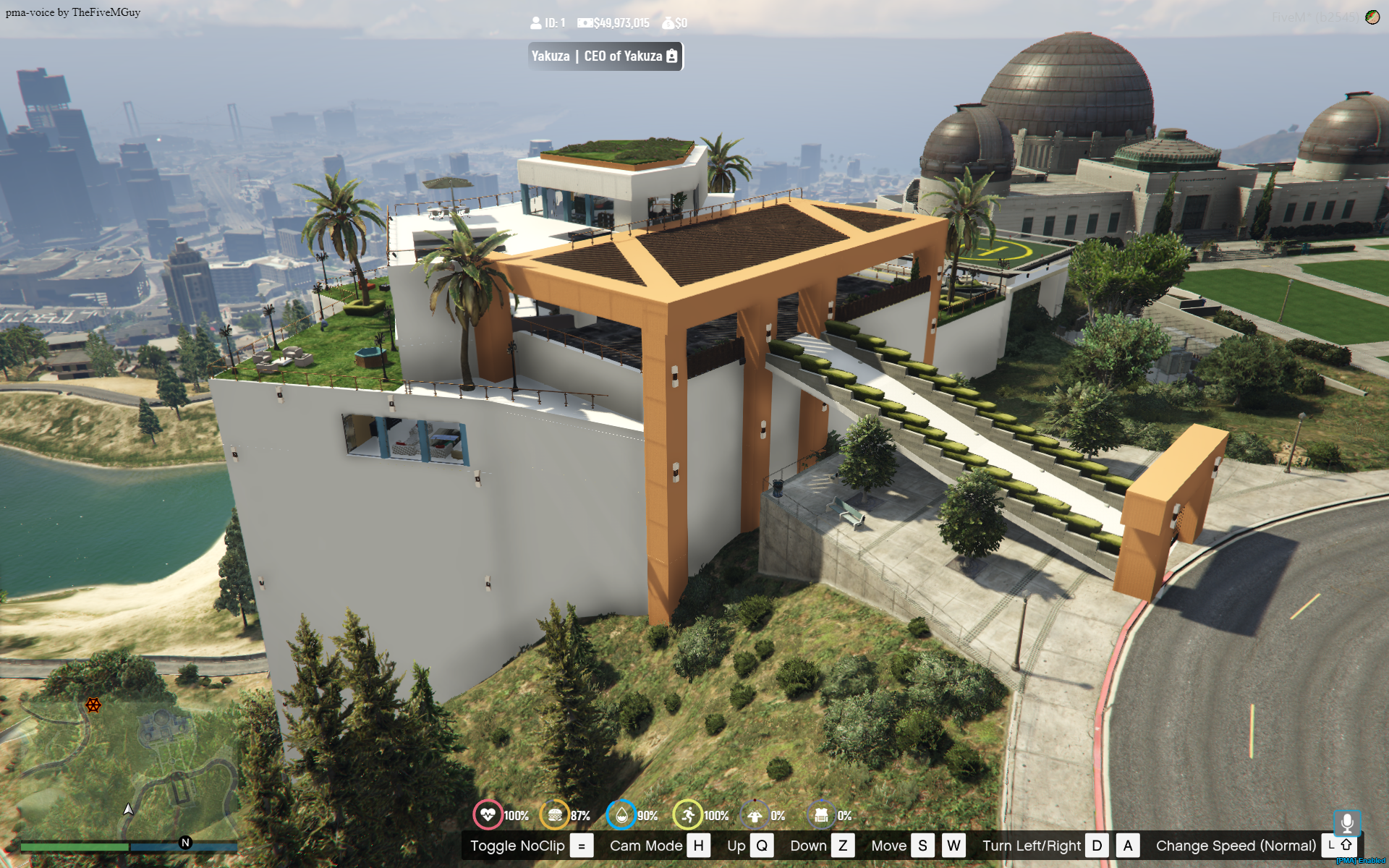Click the water drop thirst icon

[x=621, y=815]
